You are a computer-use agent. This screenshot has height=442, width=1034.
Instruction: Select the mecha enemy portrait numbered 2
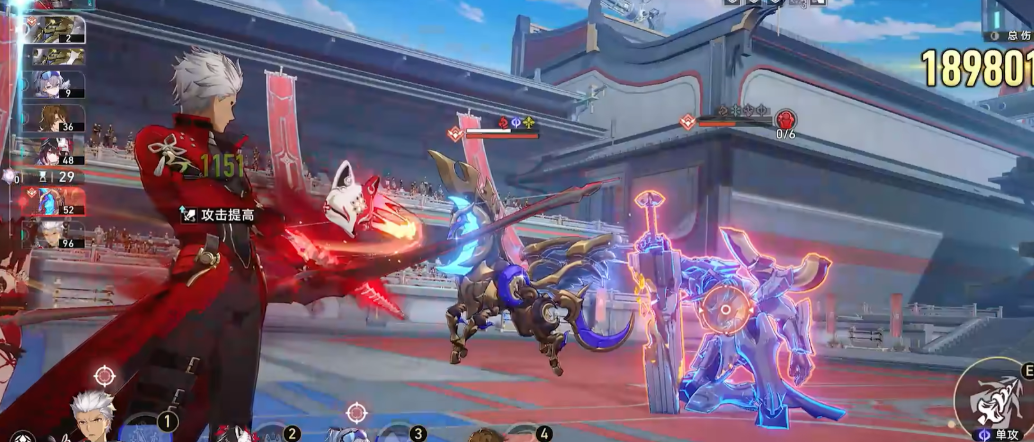click(55, 30)
